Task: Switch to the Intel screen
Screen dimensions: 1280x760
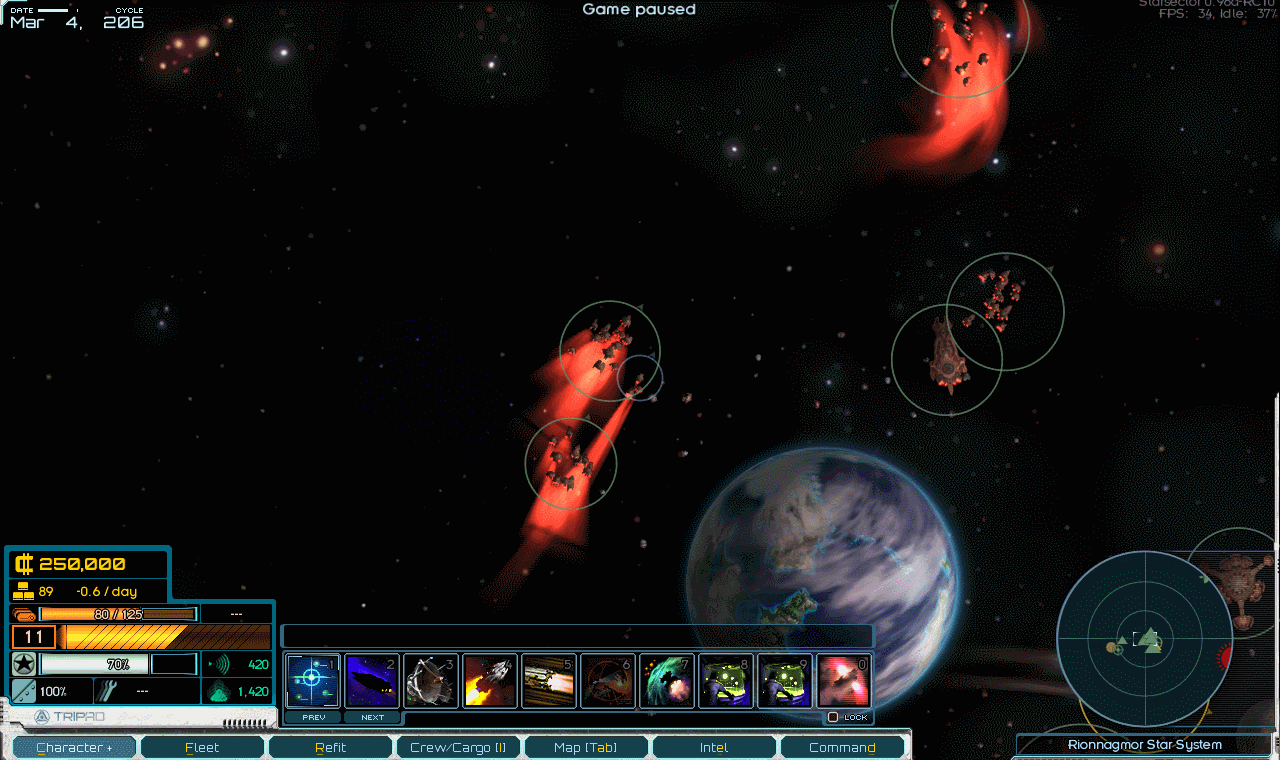Action: (x=714, y=746)
